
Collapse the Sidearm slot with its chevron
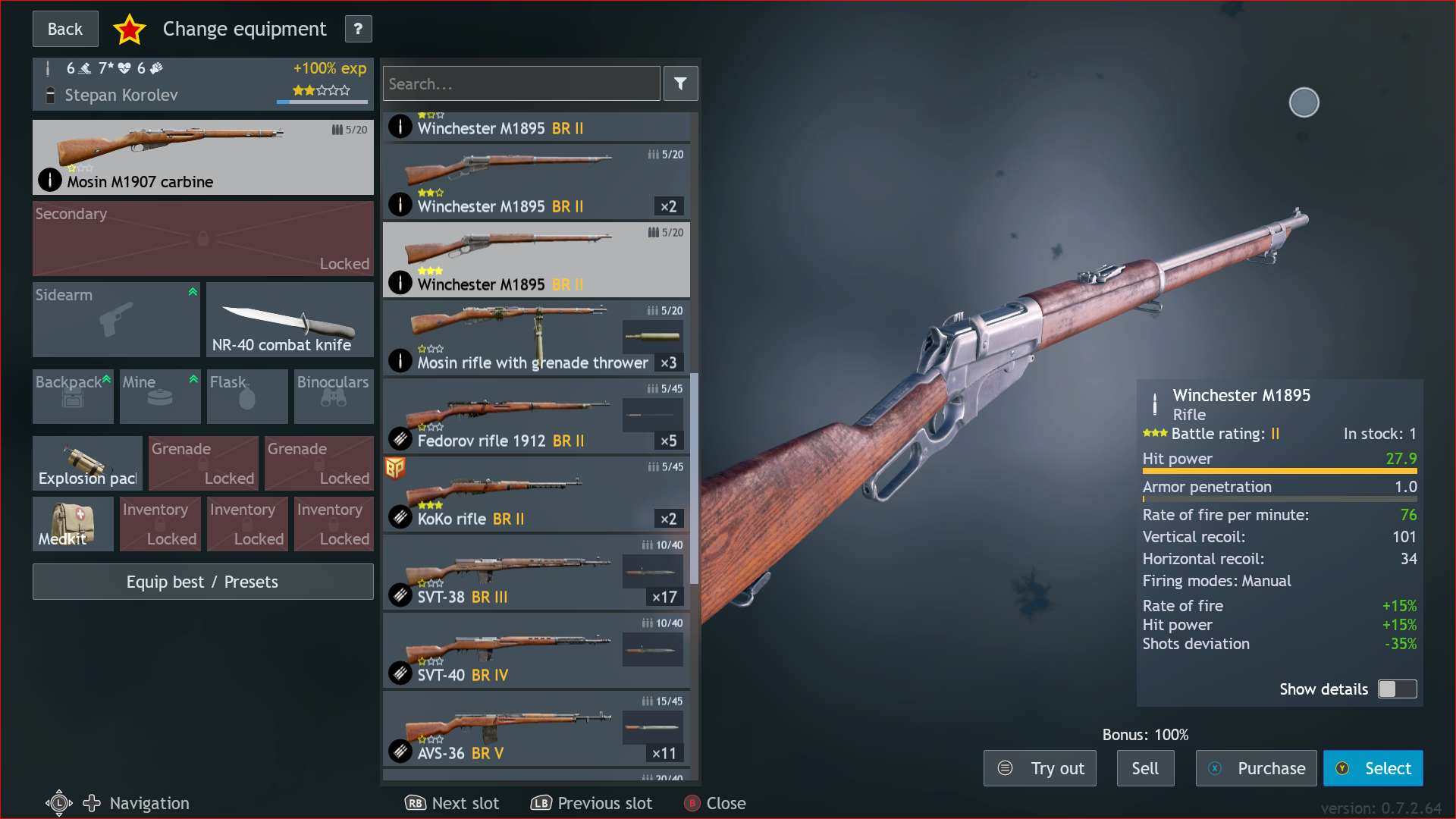[193, 291]
